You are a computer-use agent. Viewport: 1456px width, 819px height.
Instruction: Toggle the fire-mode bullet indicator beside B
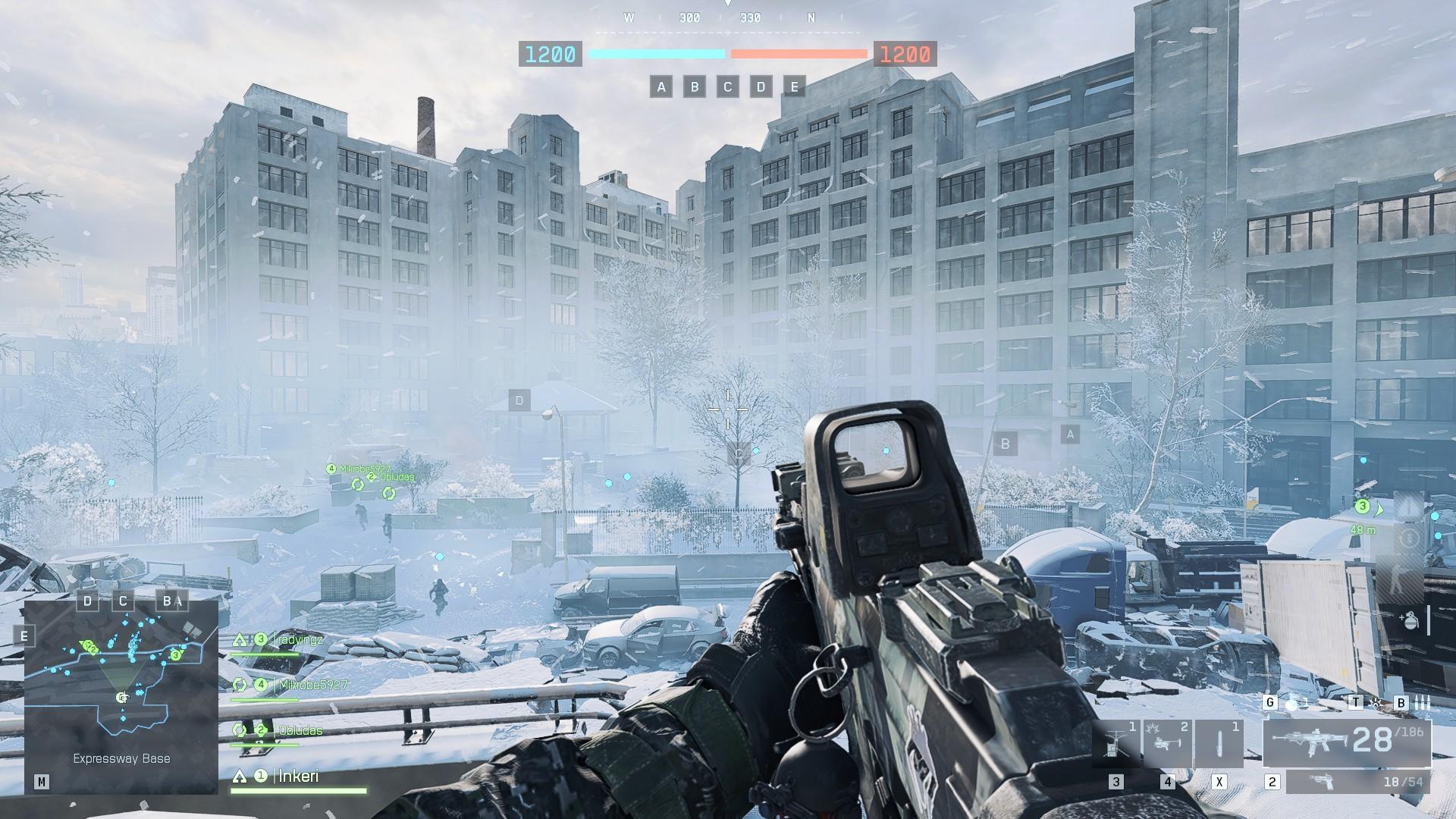1423,703
